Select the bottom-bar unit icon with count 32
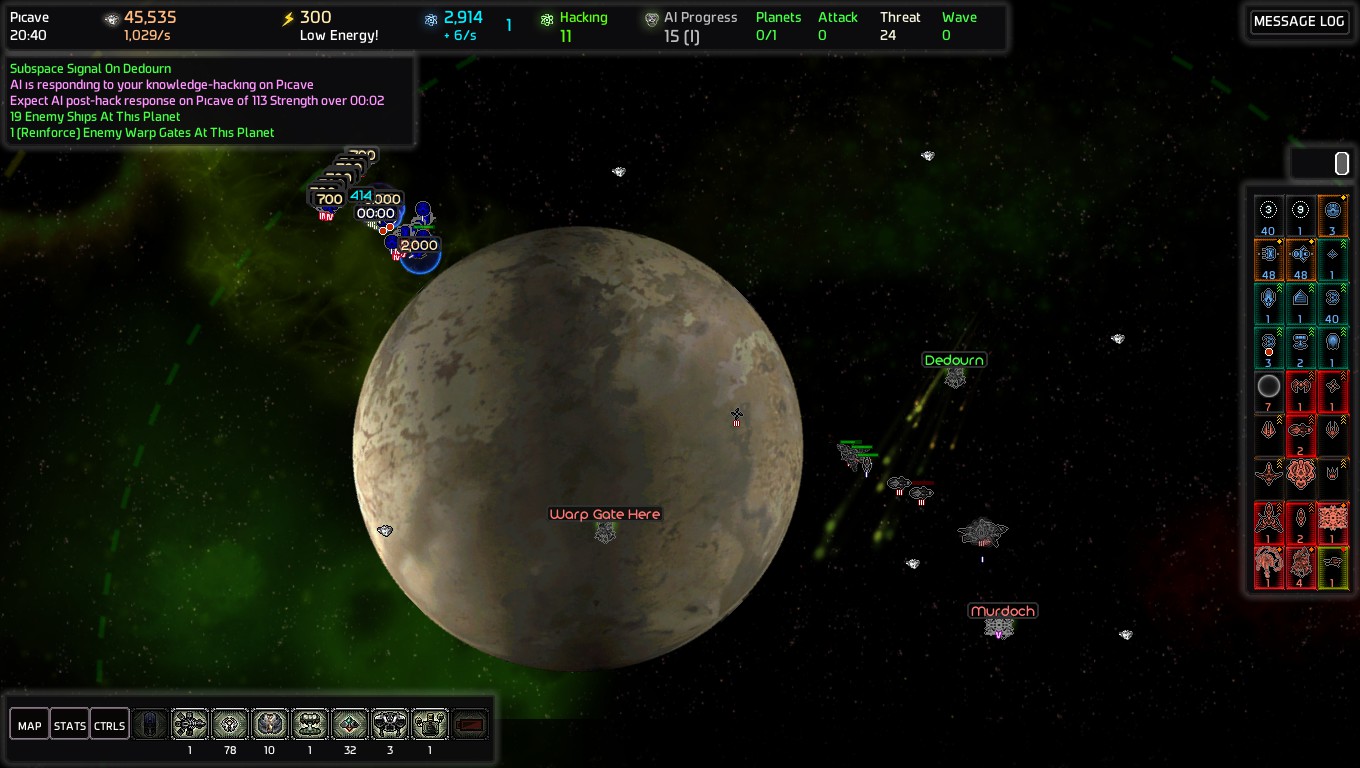 pos(350,724)
